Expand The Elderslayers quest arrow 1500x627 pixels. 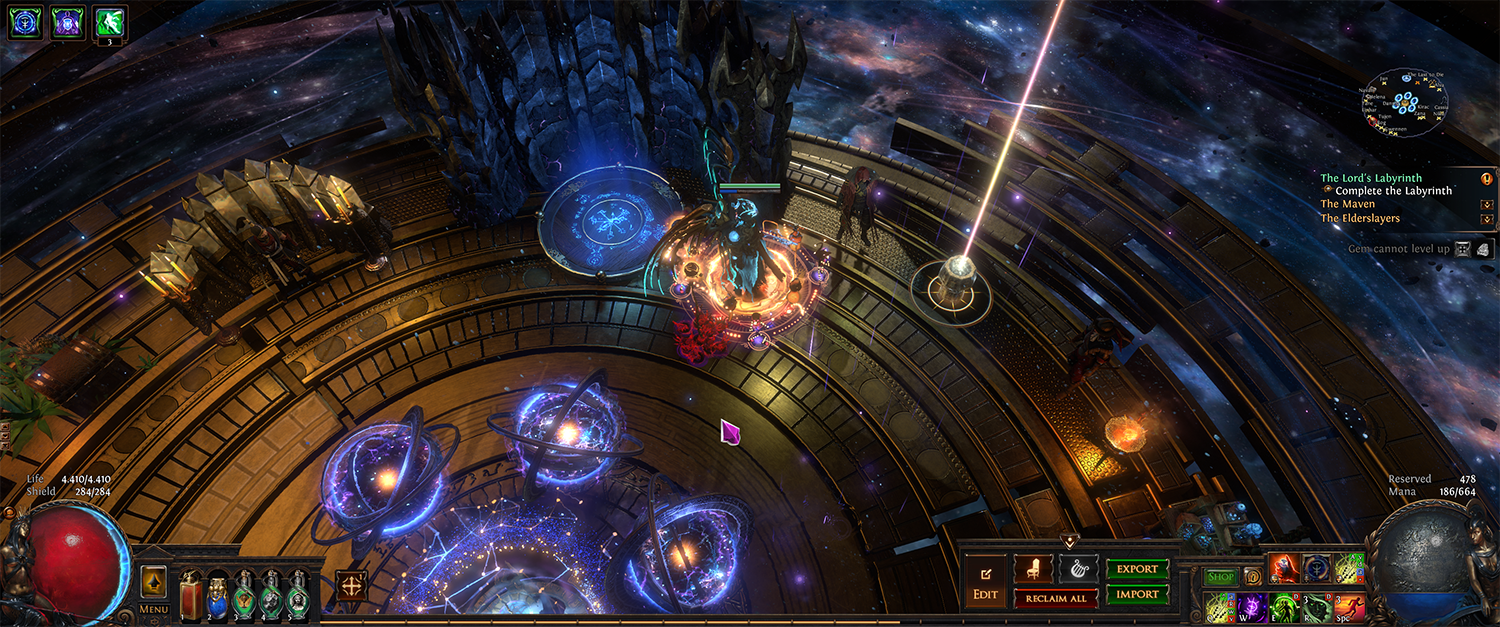[1487, 218]
